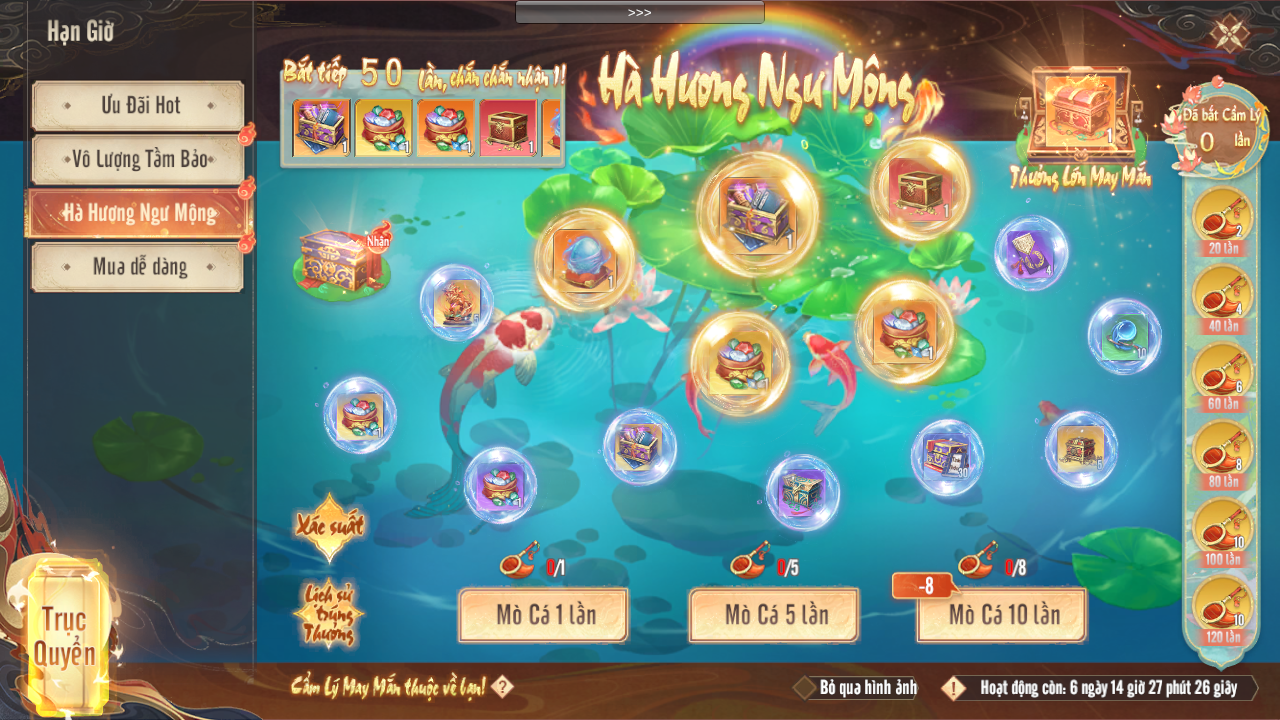Click the Mò Cá 1 lần button
Image resolution: width=1280 pixels, height=720 pixels.
(543, 614)
